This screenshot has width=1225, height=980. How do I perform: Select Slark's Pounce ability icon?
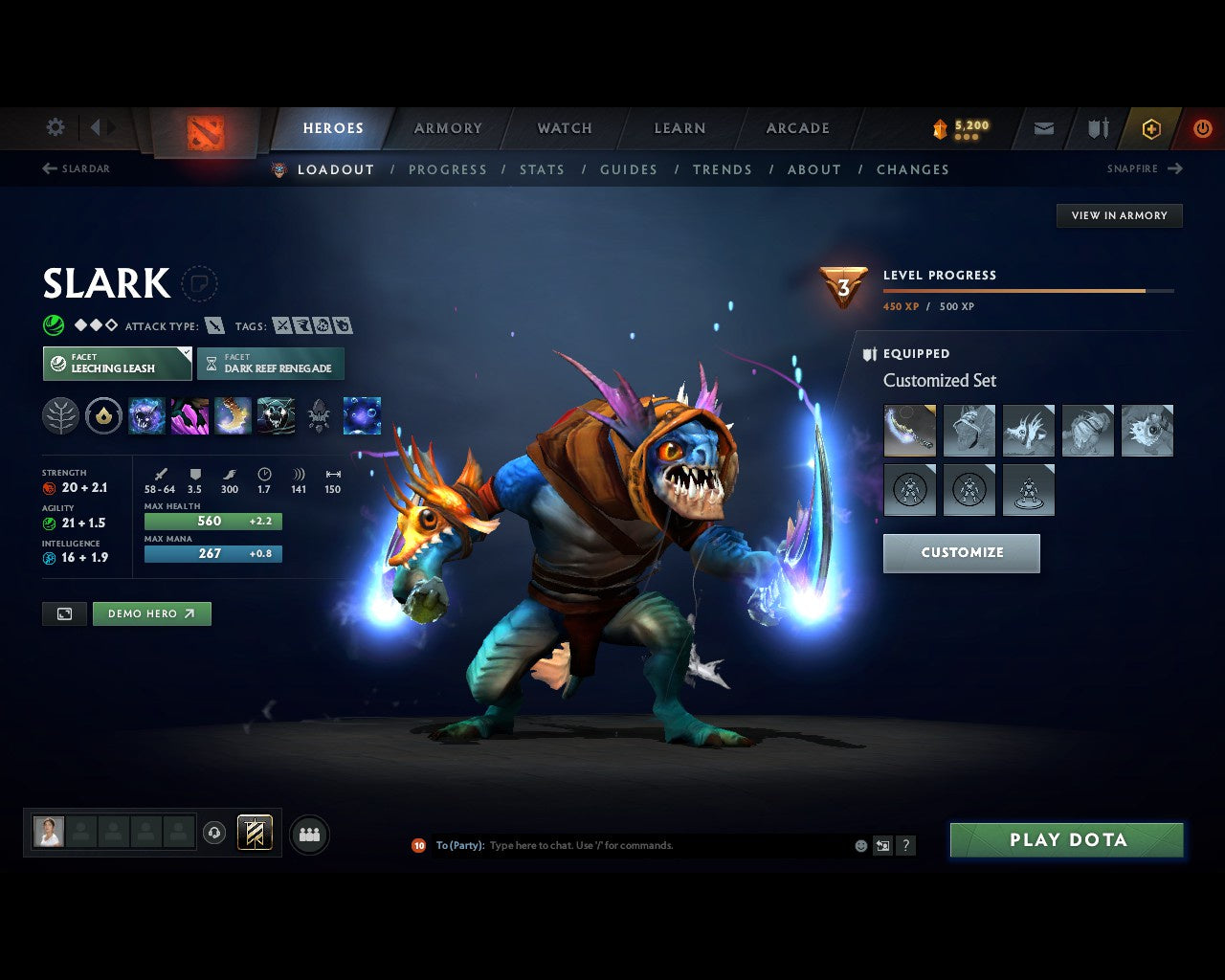[189, 414]
